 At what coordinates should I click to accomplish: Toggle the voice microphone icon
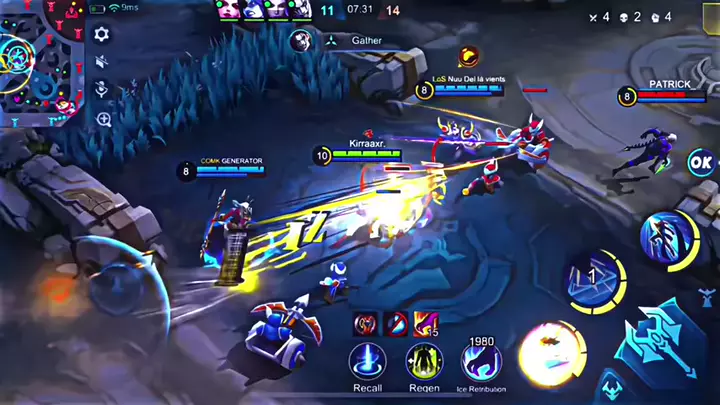(x=101, y=90)
